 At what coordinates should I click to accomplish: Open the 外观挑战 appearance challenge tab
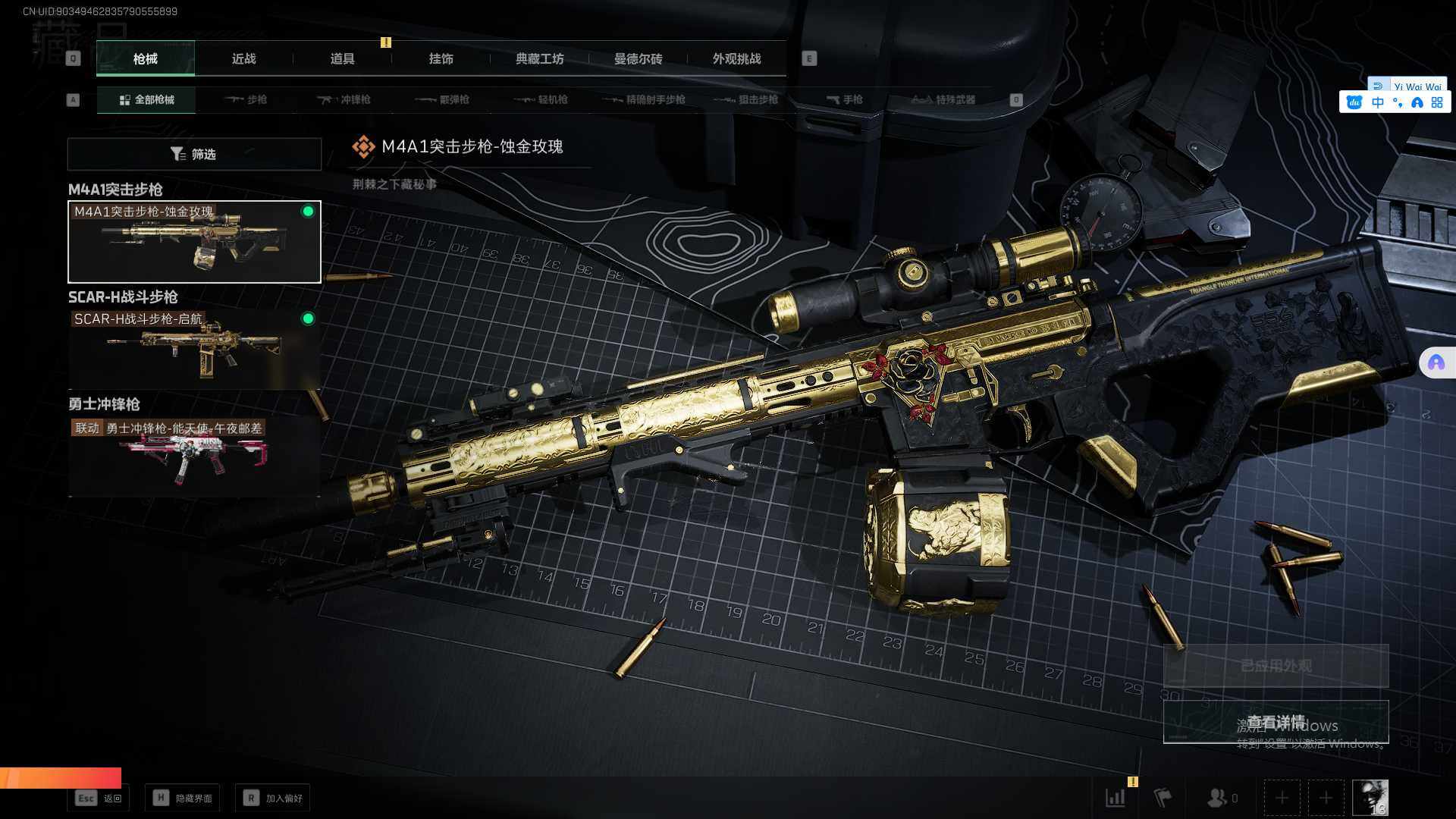point(736,59)
